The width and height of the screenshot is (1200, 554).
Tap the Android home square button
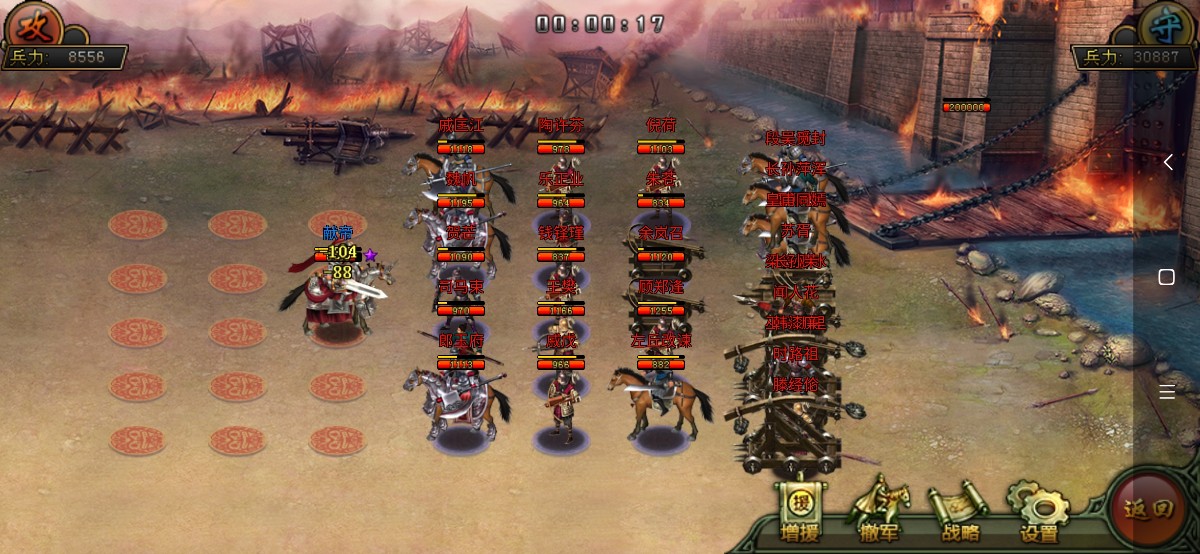[1167, 277]
